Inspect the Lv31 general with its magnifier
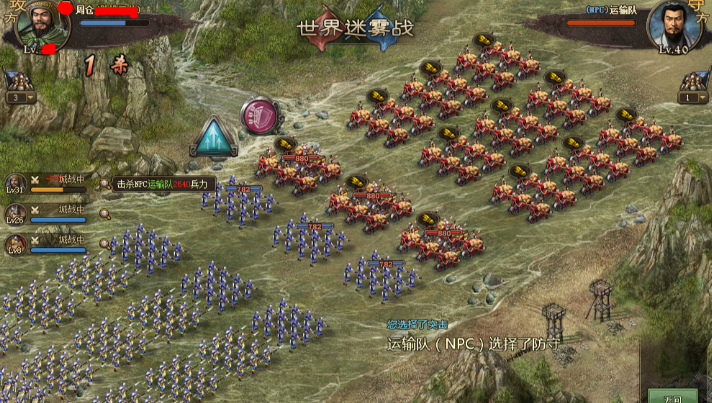The image size is (712, 403). click(x=104, y=183)
